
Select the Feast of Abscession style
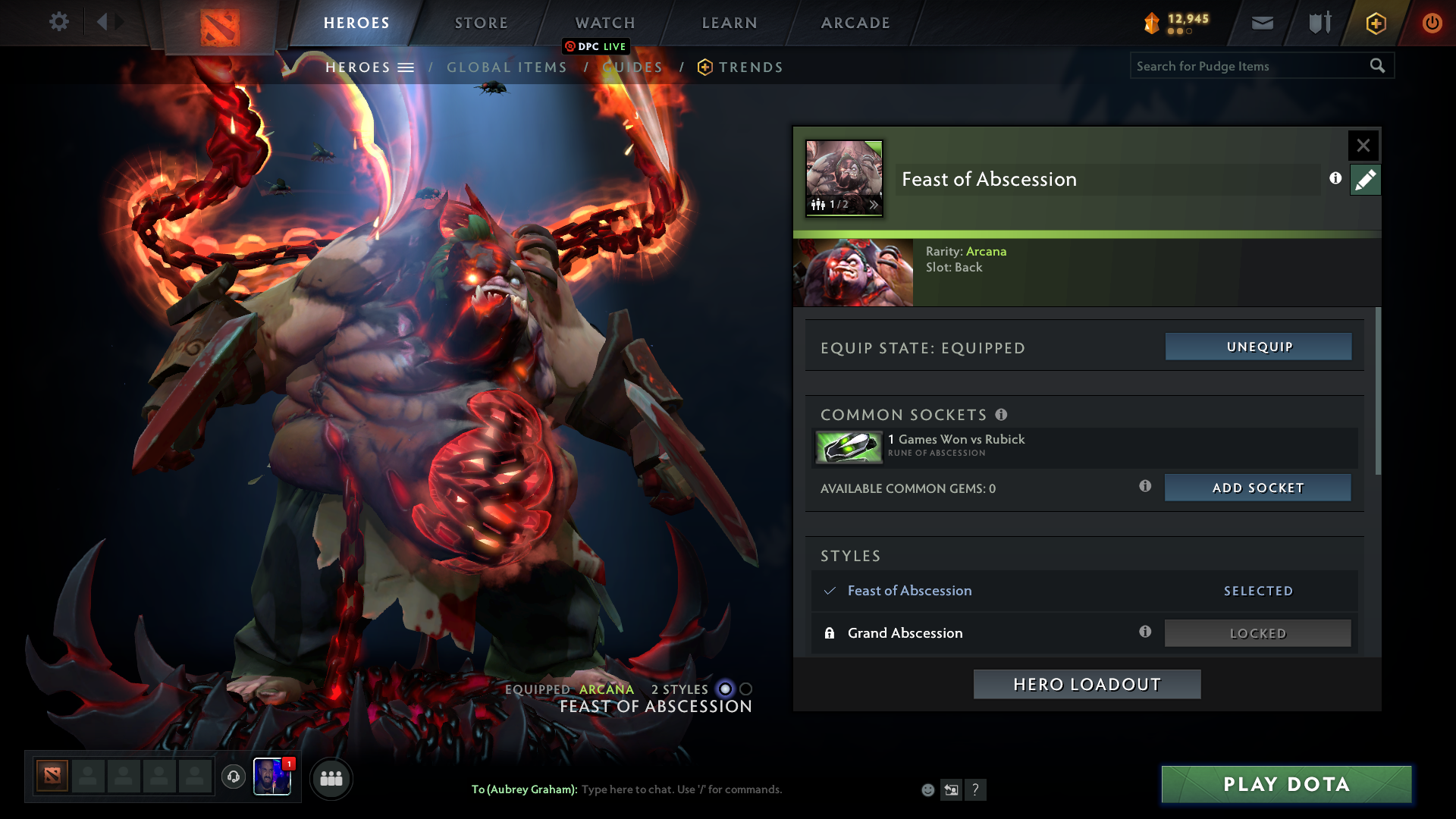pyautogui.click(x=909, y=591)
